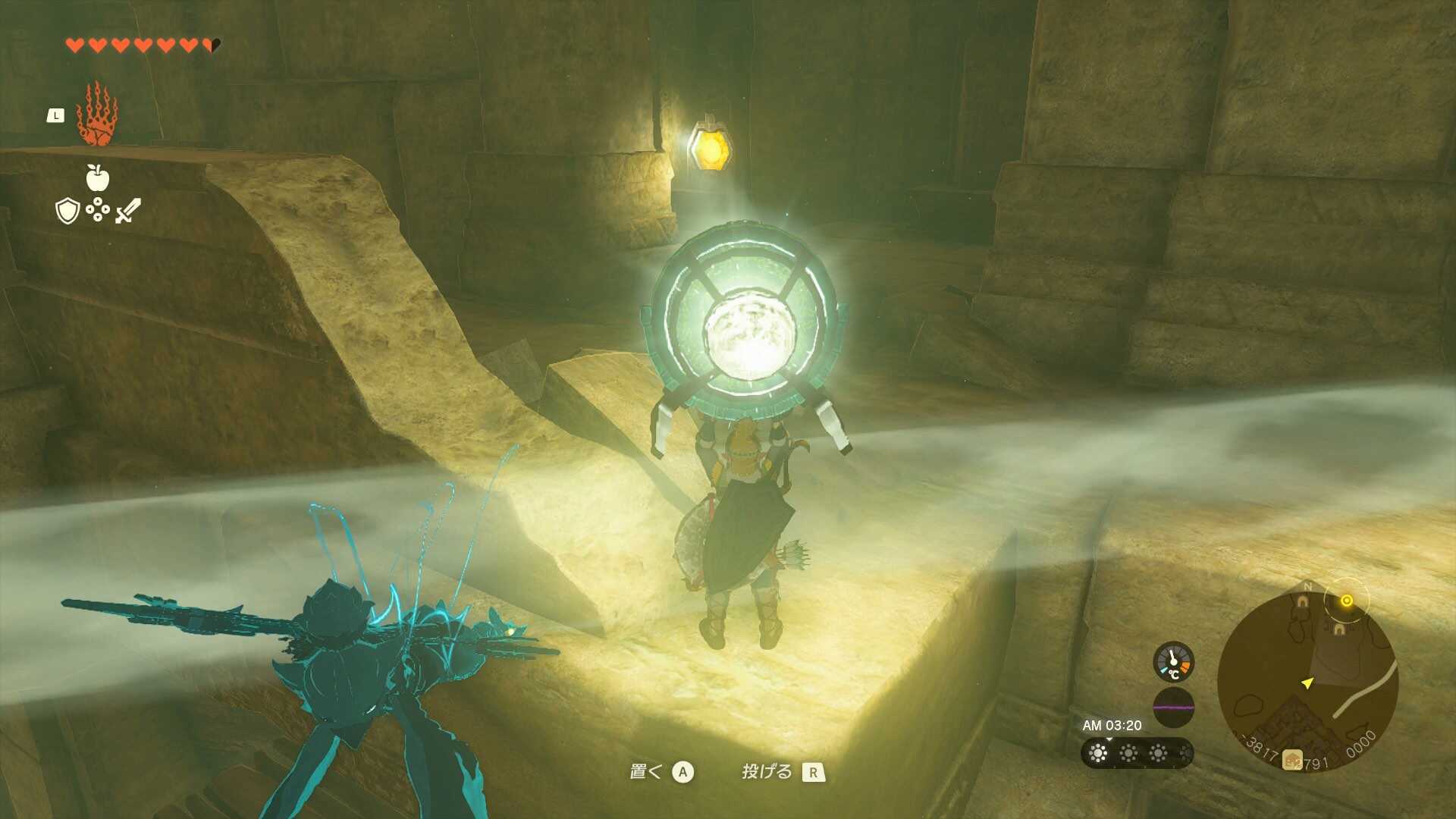Open the circular minimap

click(x=1307, y=680)
